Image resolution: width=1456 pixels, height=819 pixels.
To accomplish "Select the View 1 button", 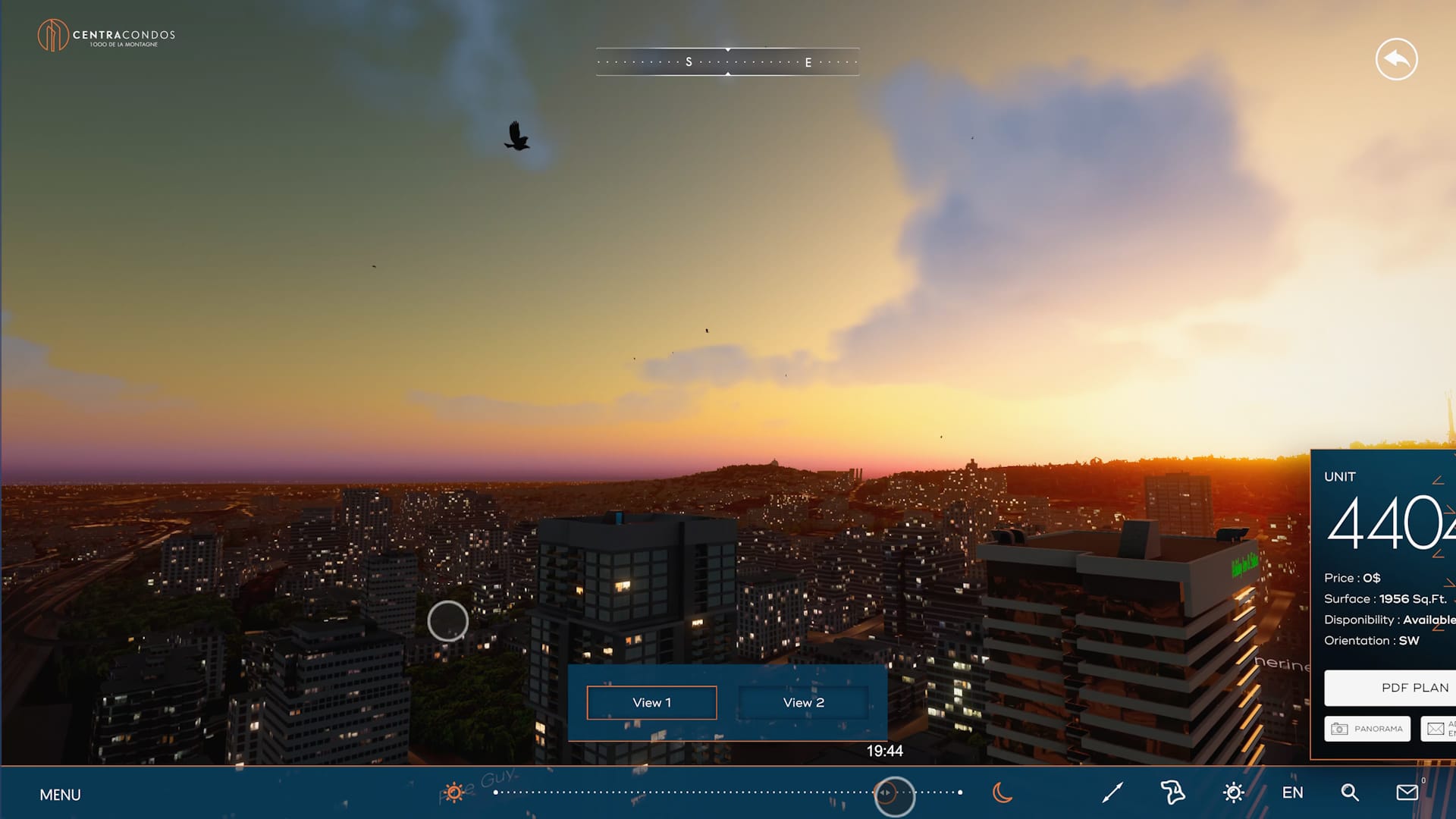I will point(651,703).
